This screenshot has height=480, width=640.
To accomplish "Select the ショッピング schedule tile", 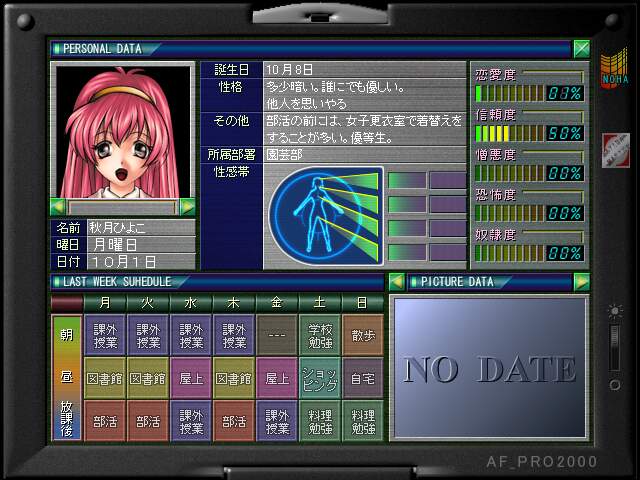I will (x=319, y=378).
